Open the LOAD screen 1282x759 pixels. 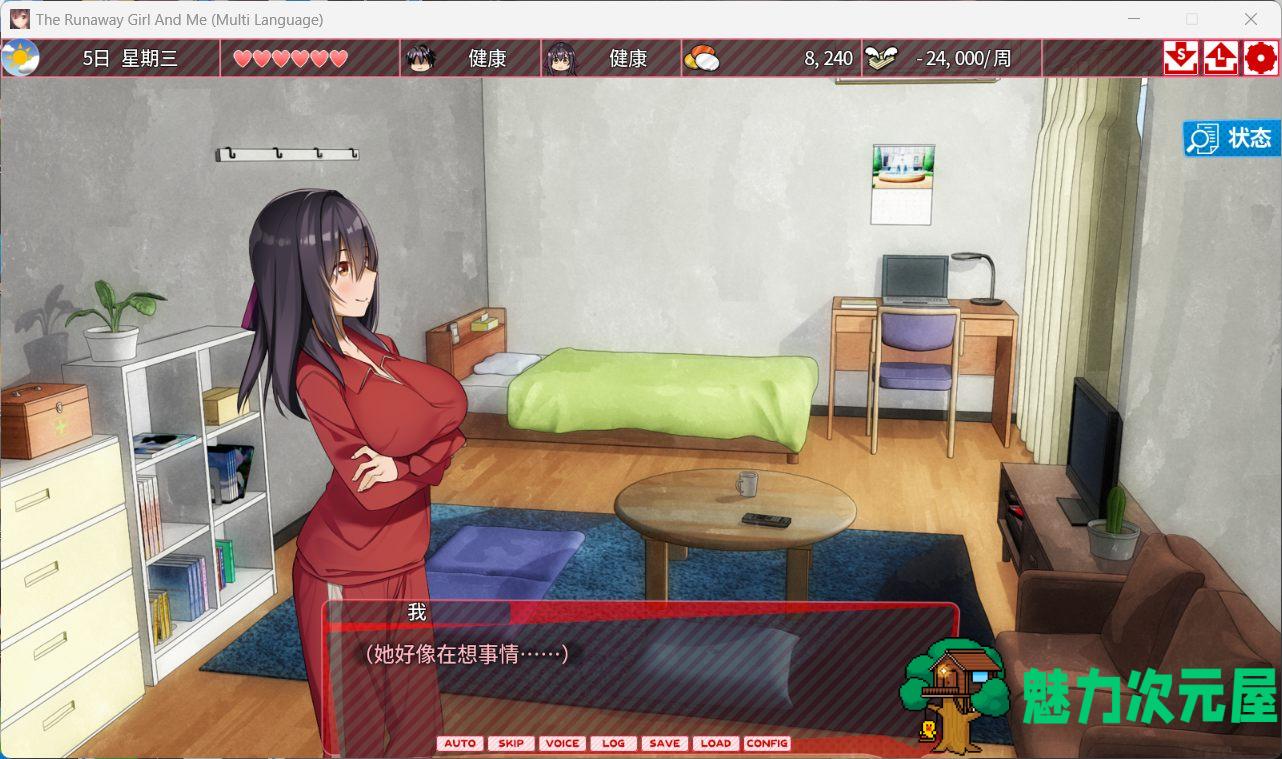click(x=715, y=743)
